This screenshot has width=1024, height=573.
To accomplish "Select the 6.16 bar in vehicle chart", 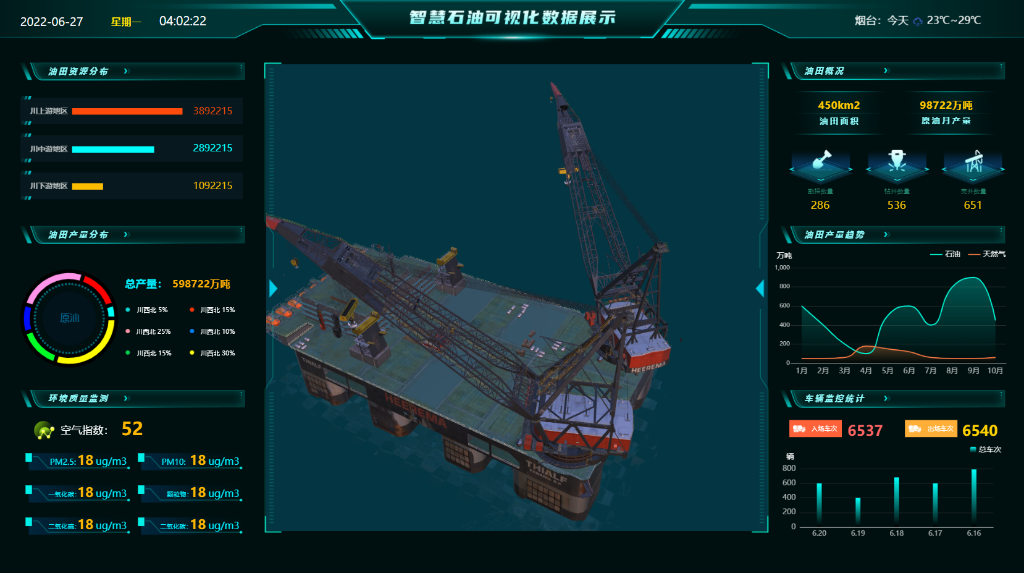I will coord(974,497).
